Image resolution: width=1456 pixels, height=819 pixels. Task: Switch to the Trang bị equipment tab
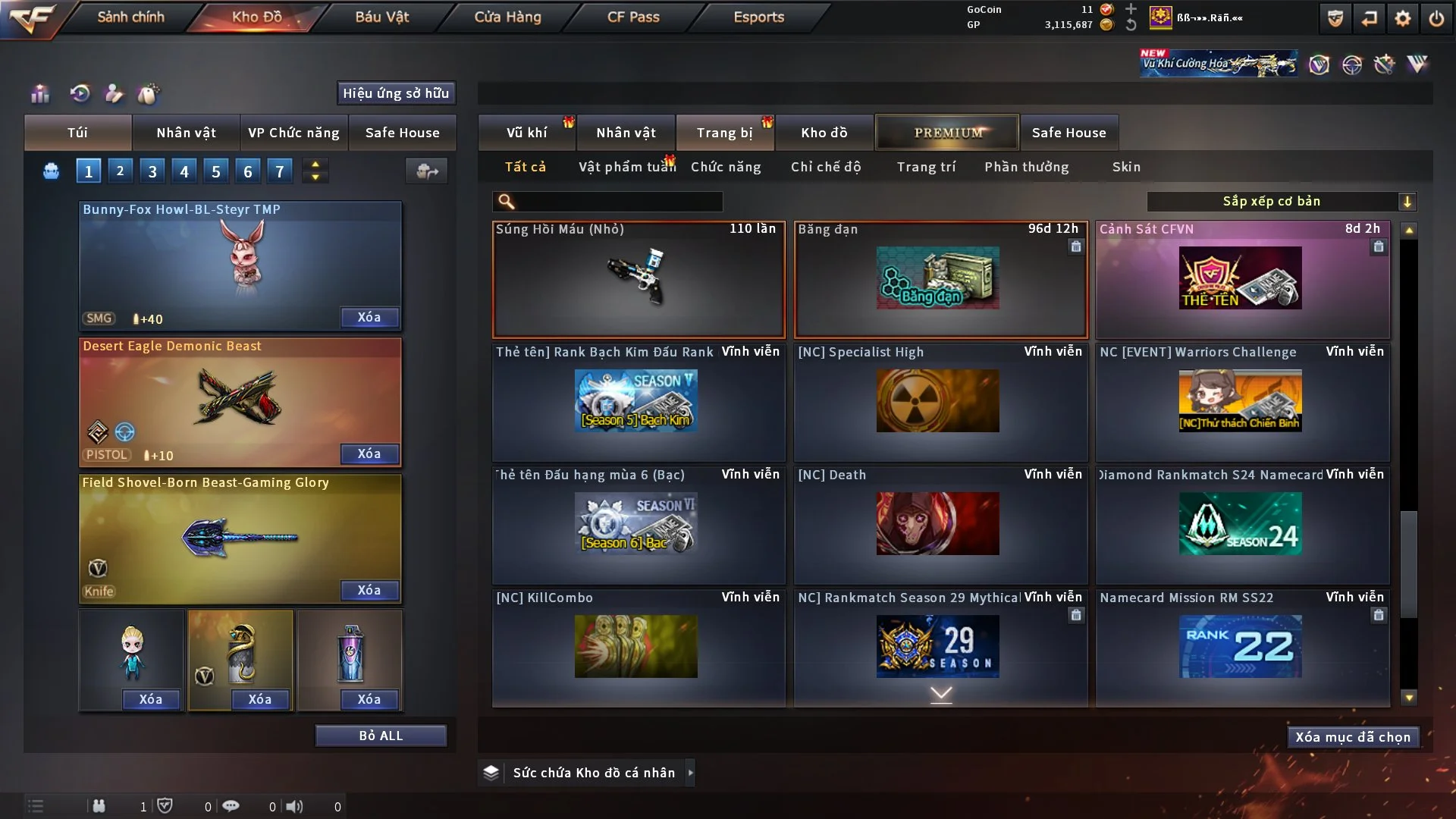coord(724,133)
